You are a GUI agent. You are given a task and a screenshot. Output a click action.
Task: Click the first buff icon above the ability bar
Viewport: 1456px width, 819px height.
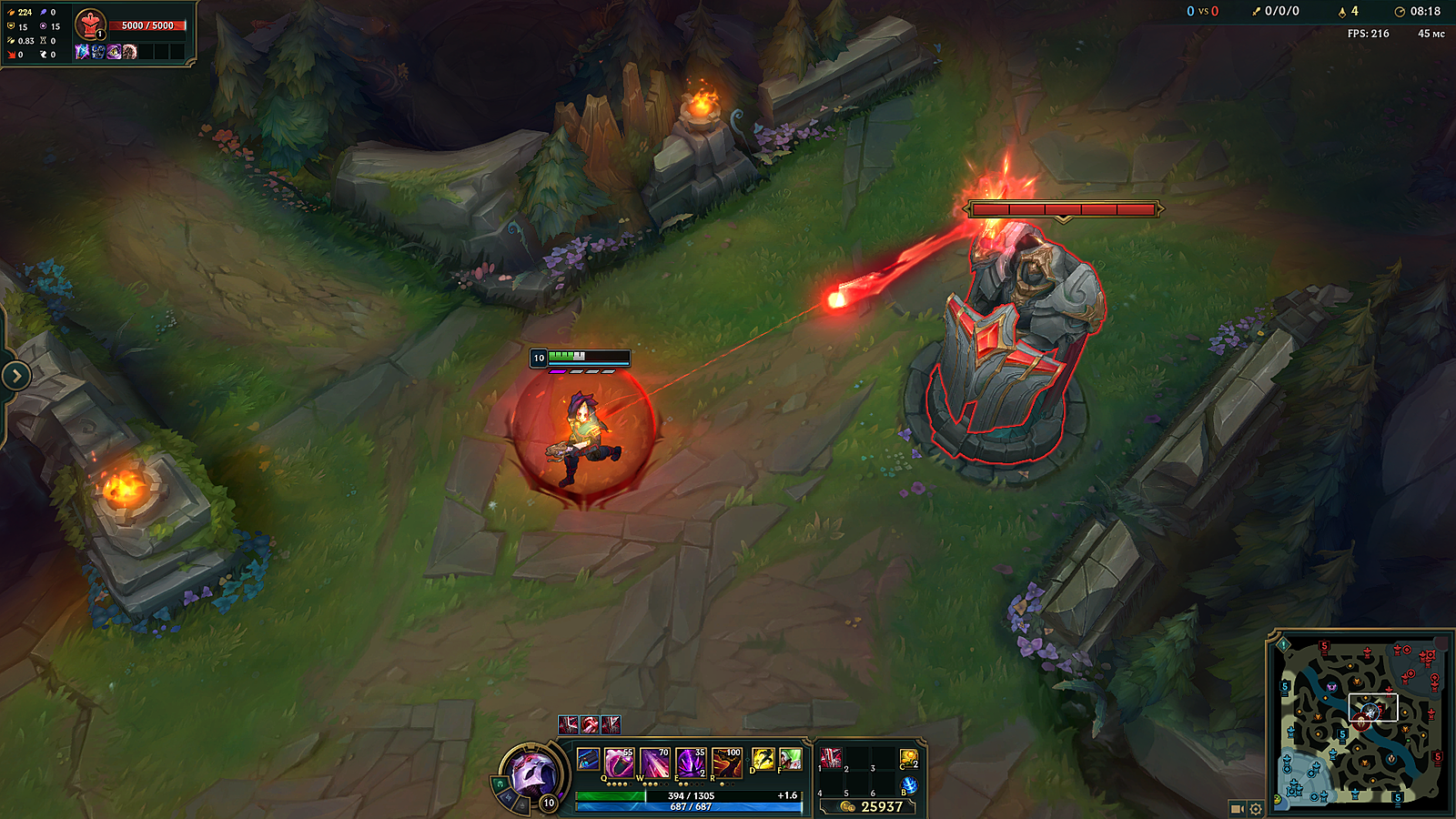[x=568, y=724]
